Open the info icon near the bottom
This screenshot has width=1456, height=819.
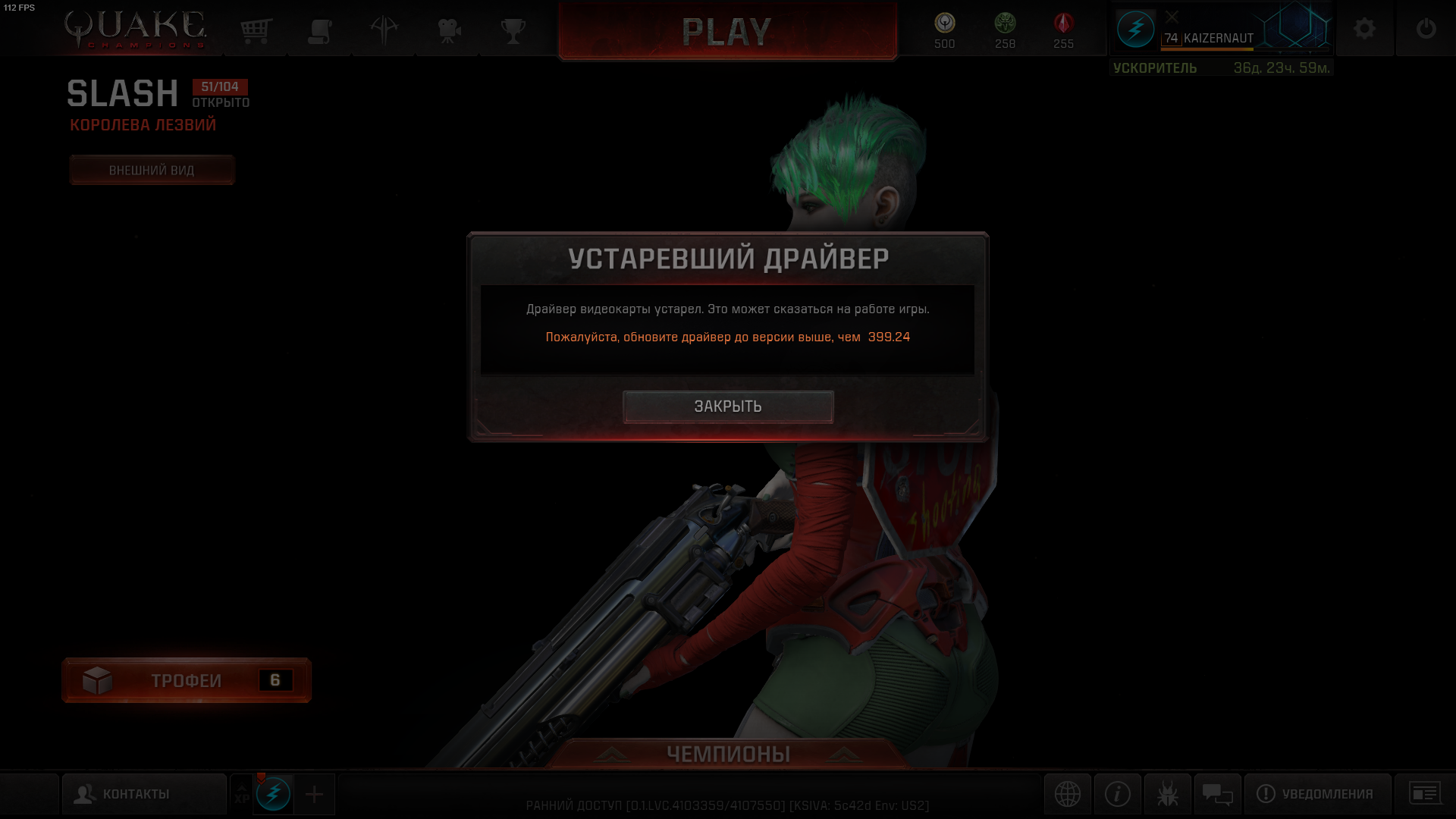(1116, 794)
